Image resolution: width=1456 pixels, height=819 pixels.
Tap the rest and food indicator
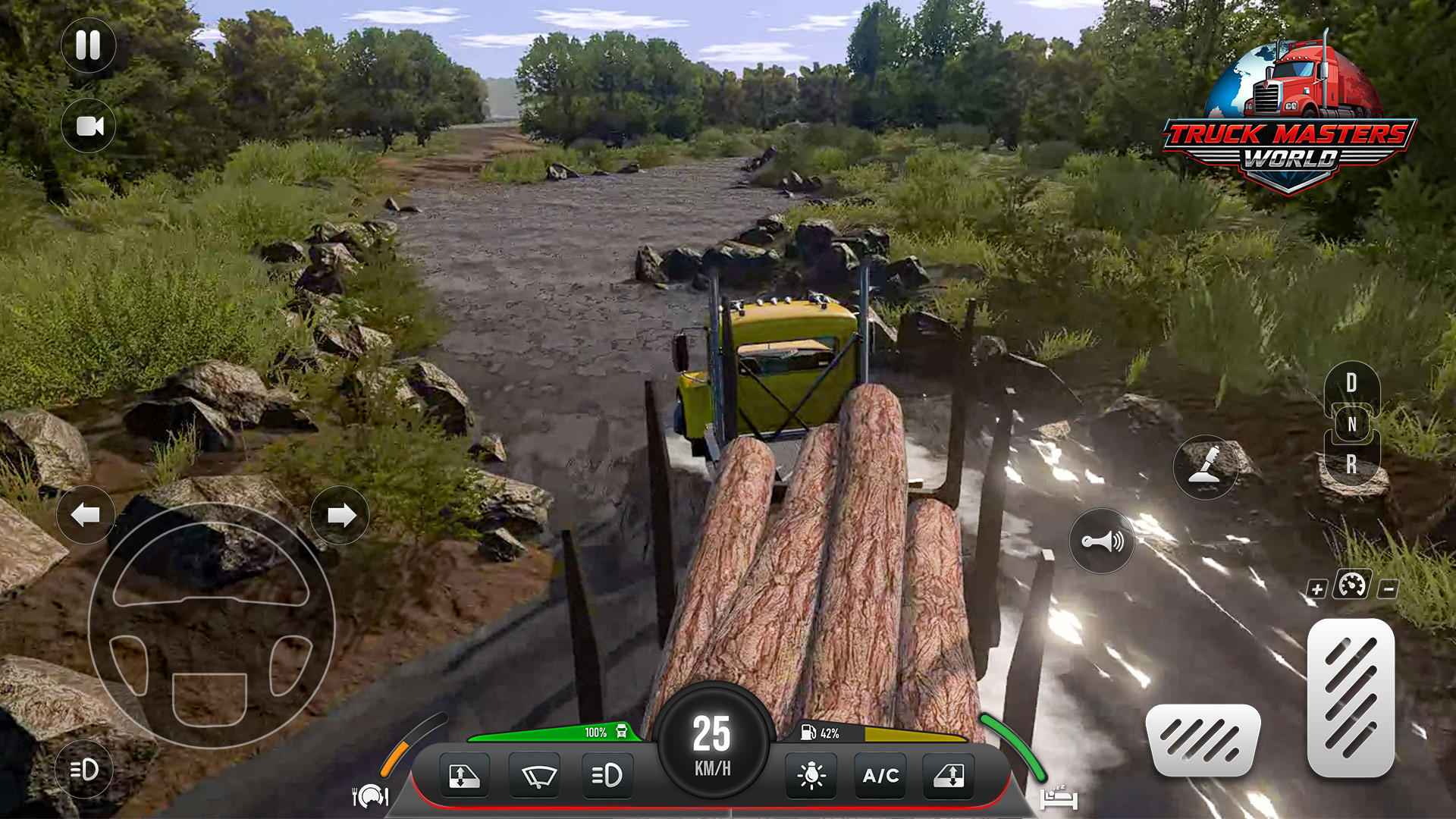pyautogui.click(x=369, y=796)
